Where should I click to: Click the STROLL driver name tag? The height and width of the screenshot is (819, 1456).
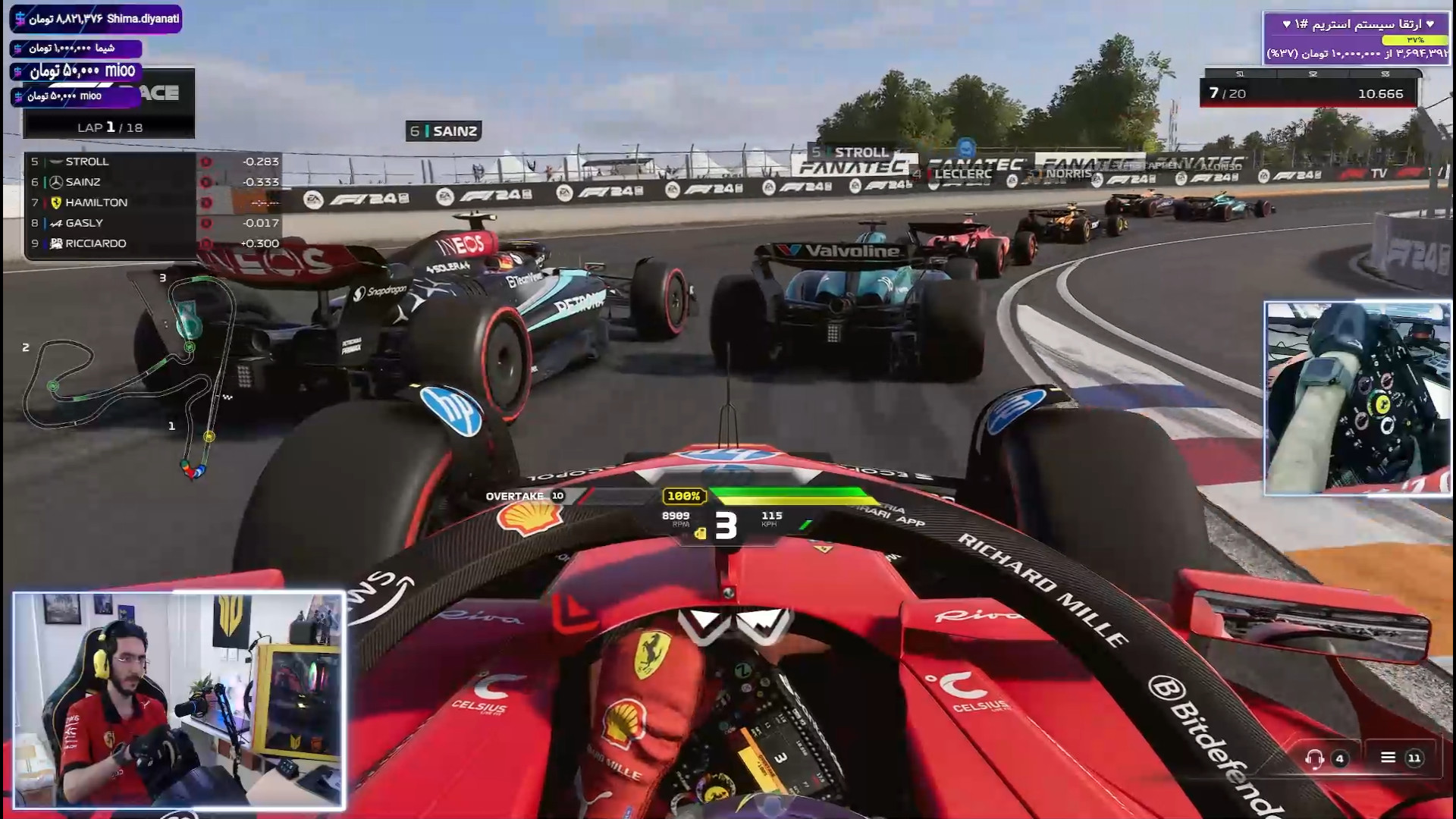coord(851,152)
